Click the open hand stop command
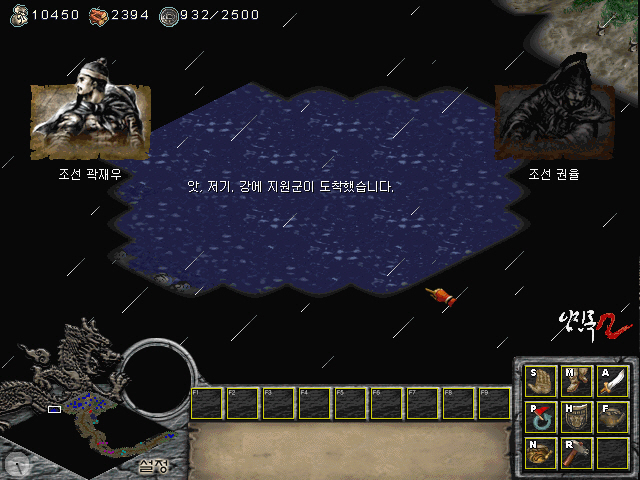This screenshot has height=480, width=640. [x=541, y=382]
